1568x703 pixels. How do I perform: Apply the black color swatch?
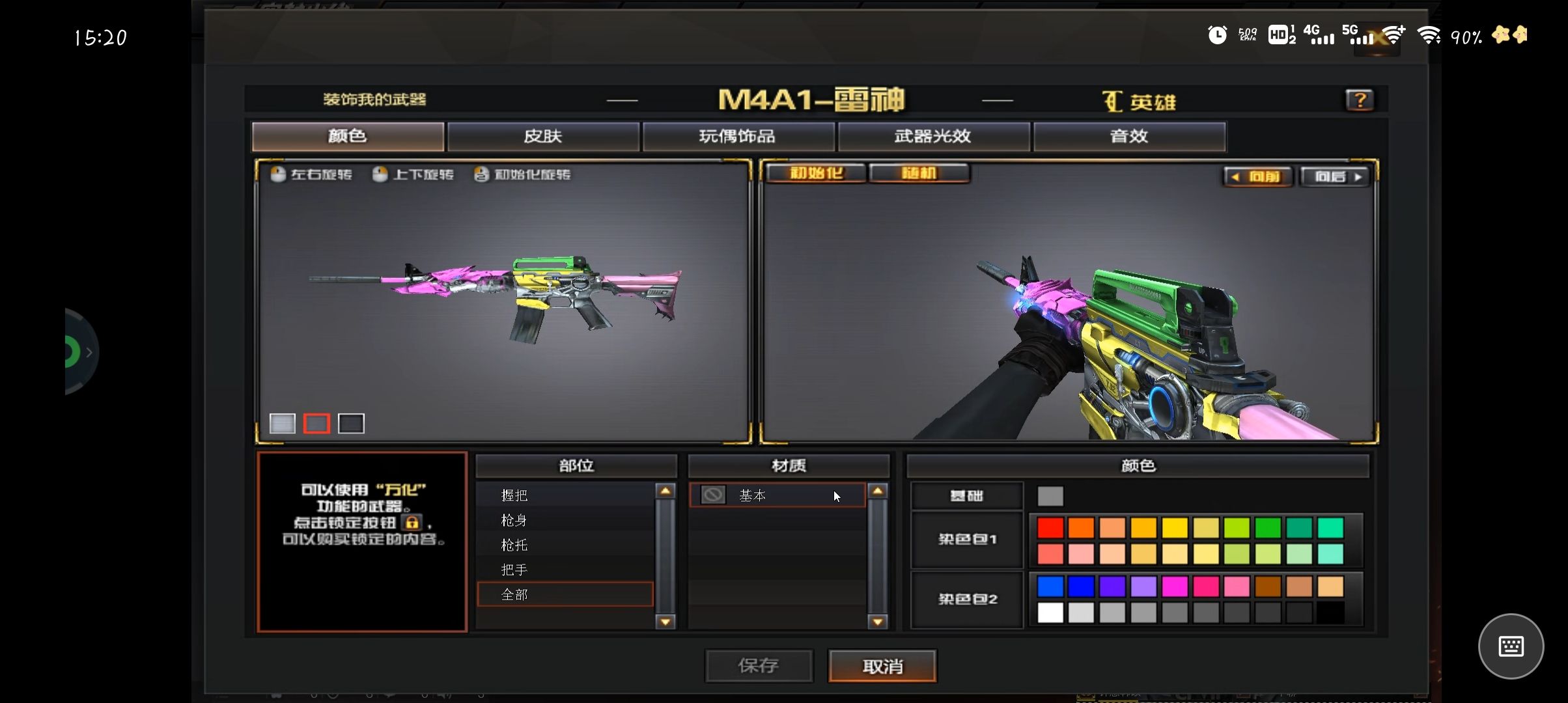point(1330,613)
